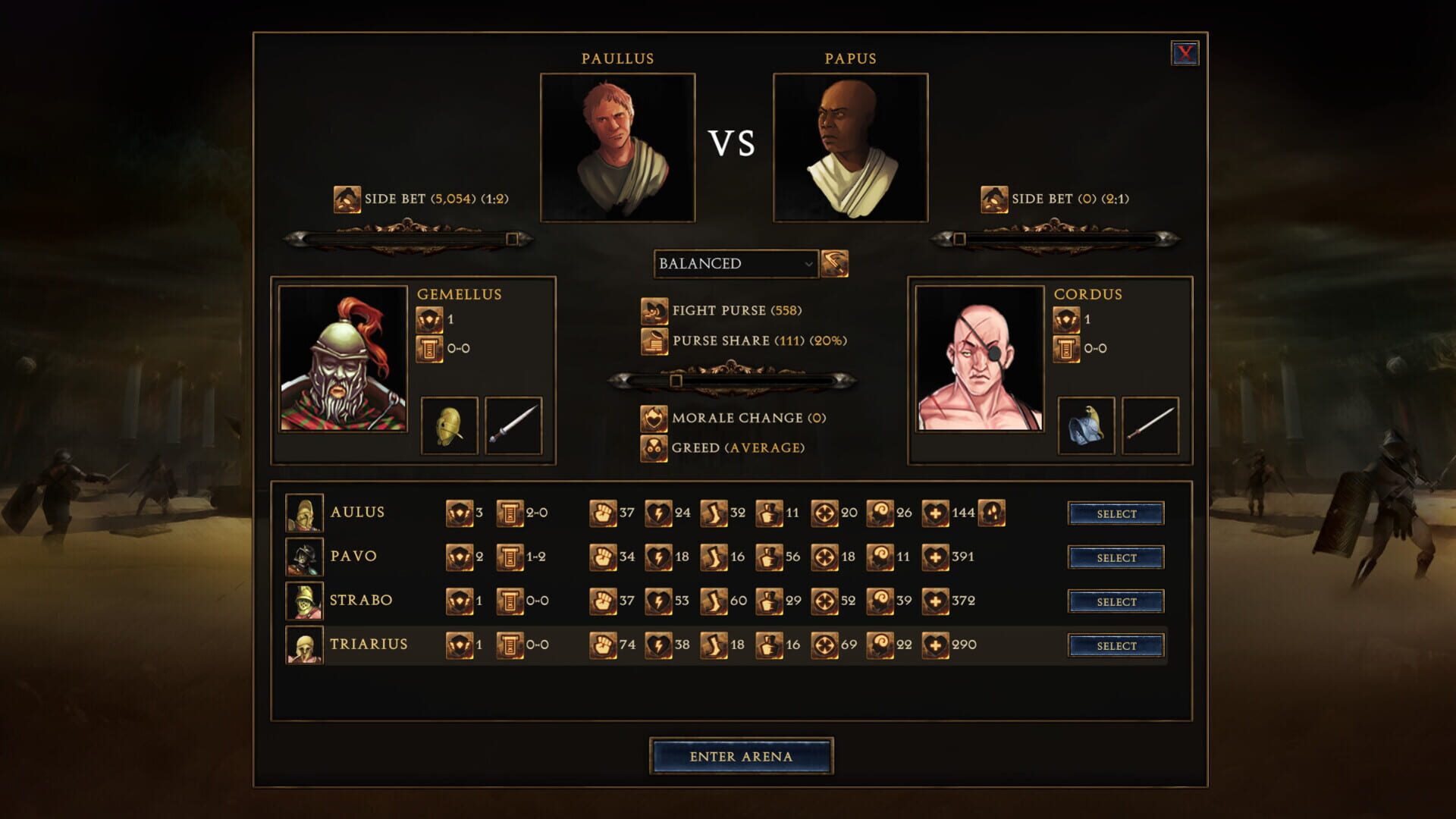Click Strabo's speed boot icon

coord(713,600)
